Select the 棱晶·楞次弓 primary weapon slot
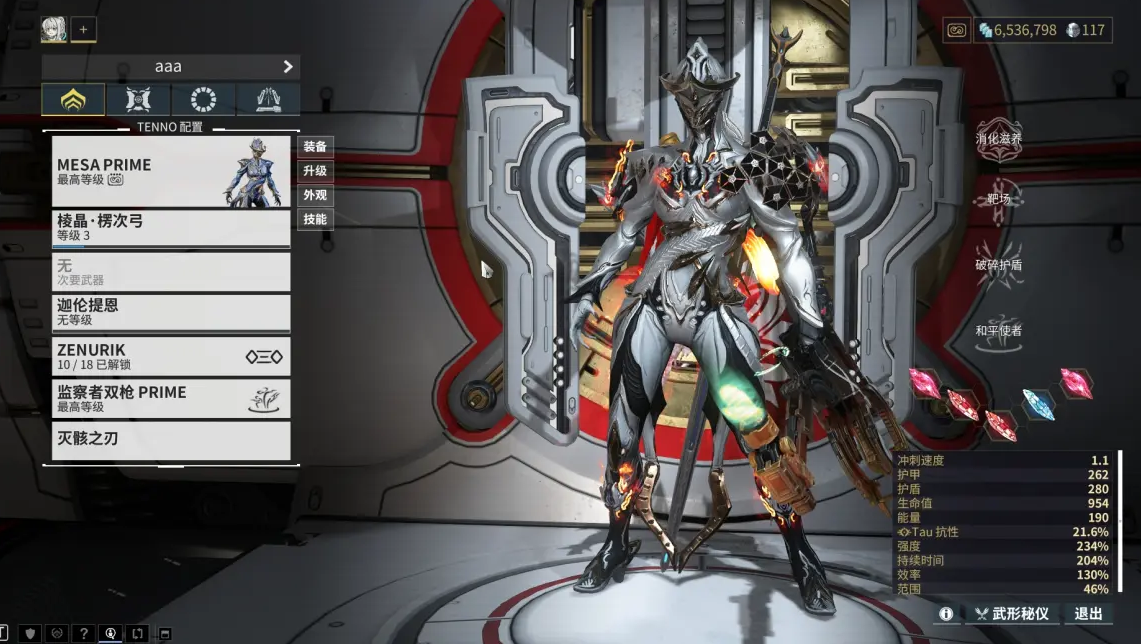Viewport: 1141px width, 644px height. pyautogui.click(x=171, y=228)
